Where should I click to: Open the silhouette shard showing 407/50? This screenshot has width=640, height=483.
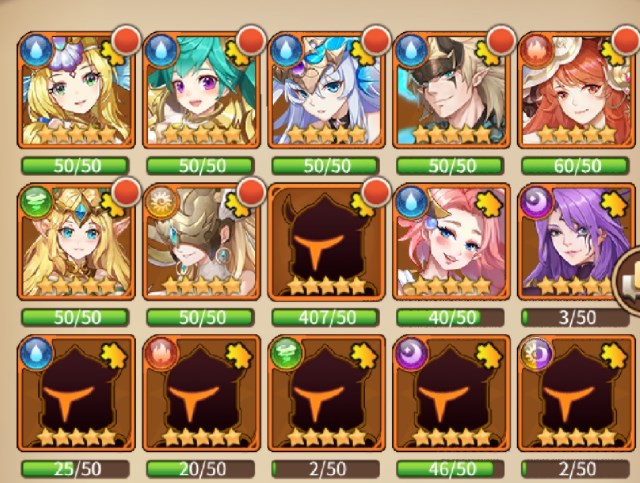click(x=326, y=242)
